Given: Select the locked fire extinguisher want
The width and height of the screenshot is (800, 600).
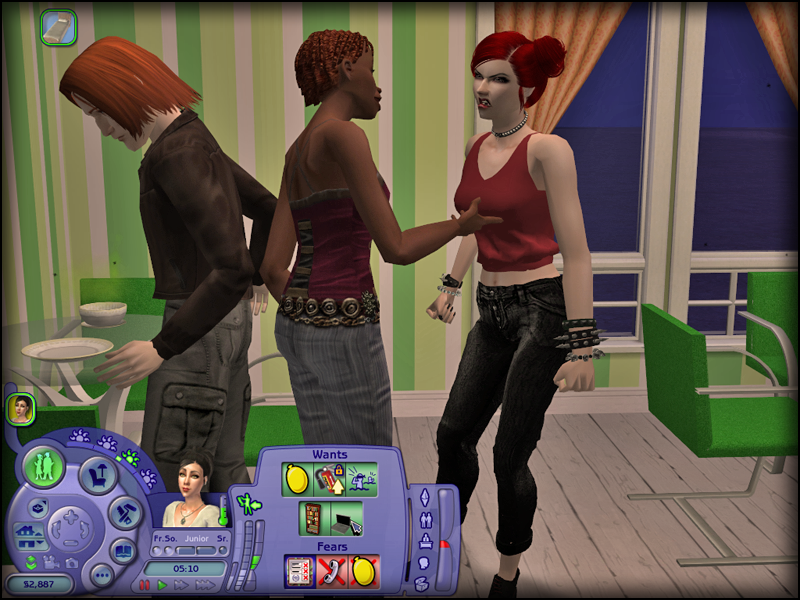Looking at the screenshot, I should click(329, 479).
